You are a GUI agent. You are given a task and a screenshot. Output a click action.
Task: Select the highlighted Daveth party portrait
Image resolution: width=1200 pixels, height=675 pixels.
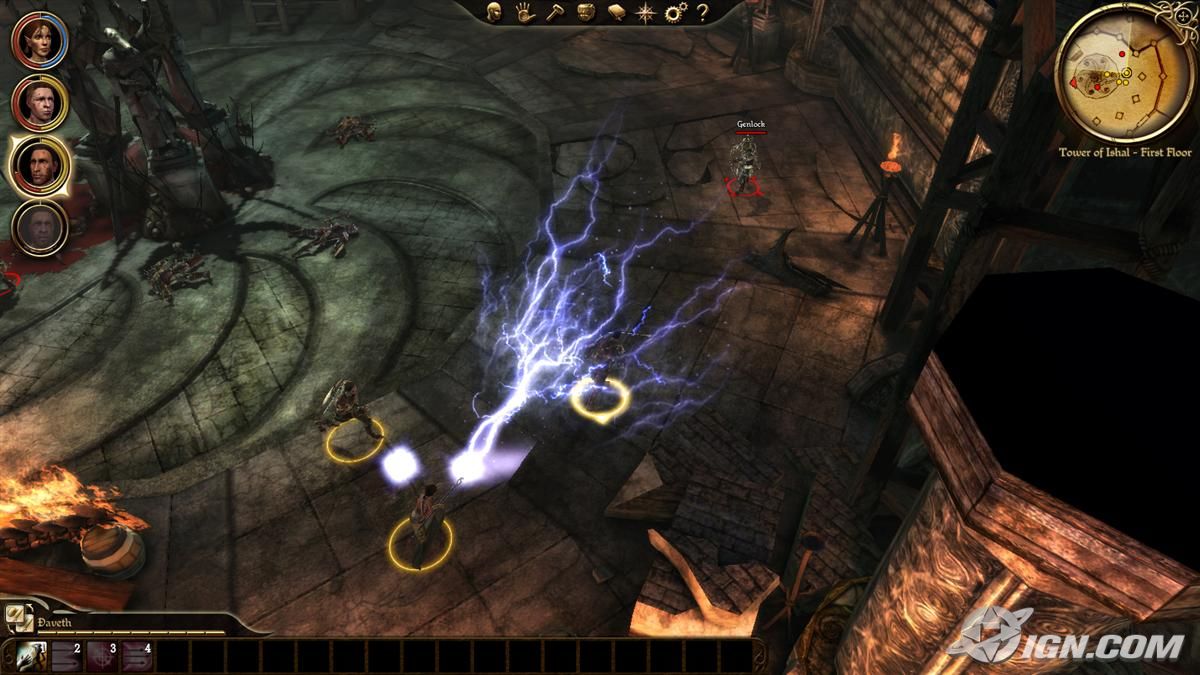point(39,165)
